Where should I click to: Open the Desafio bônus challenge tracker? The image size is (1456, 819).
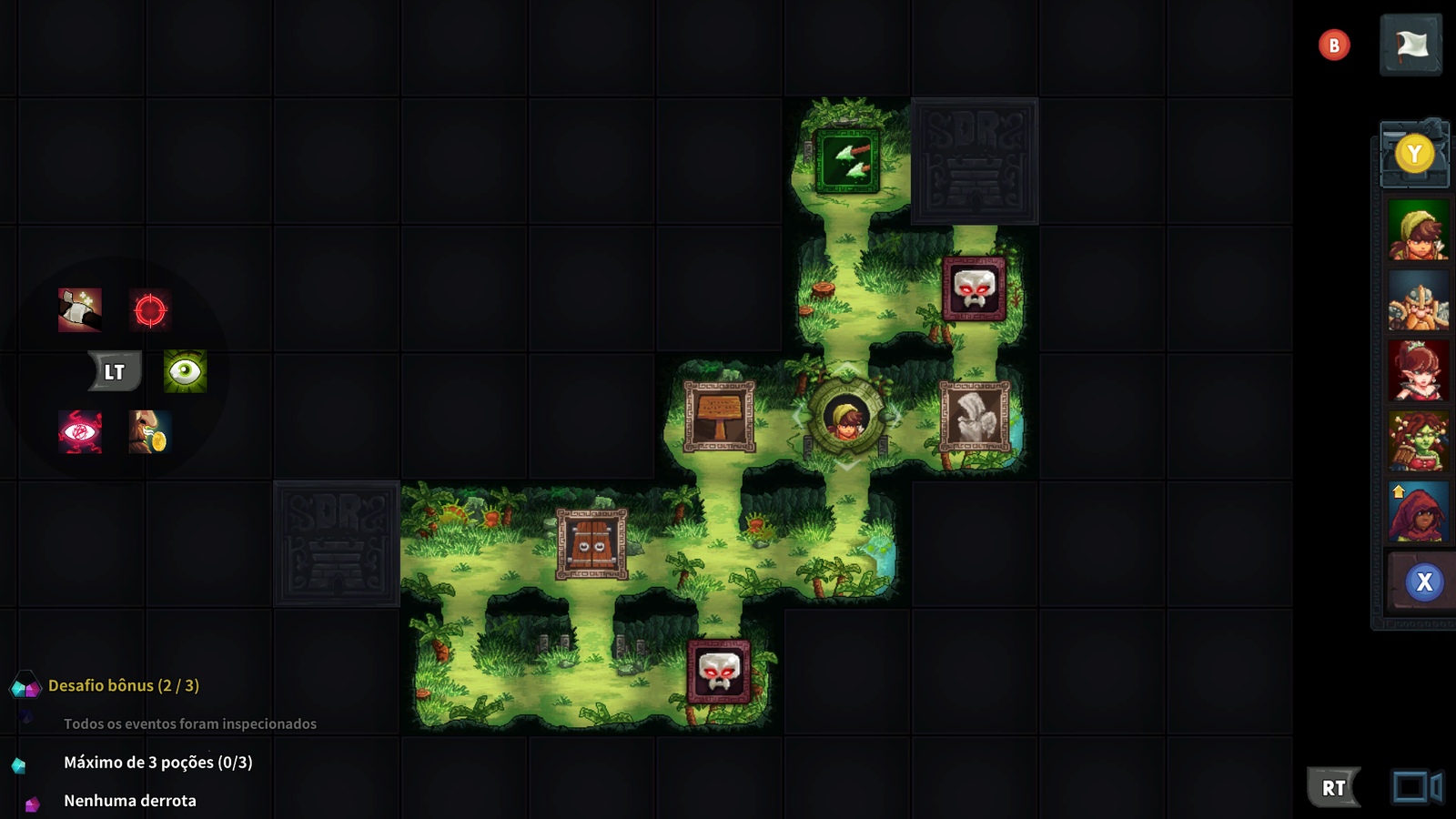122,685
